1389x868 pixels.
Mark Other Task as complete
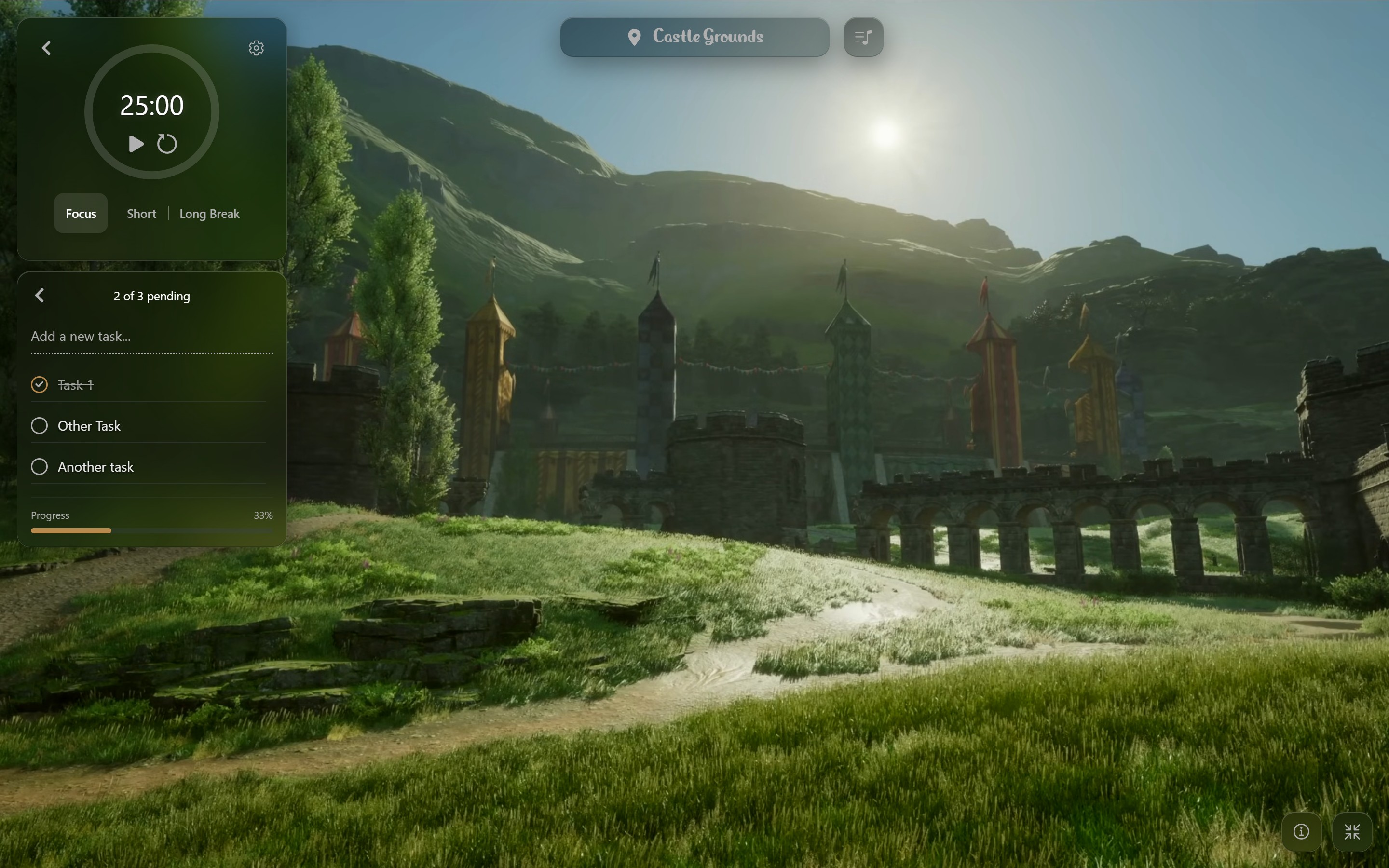[39, 426]
